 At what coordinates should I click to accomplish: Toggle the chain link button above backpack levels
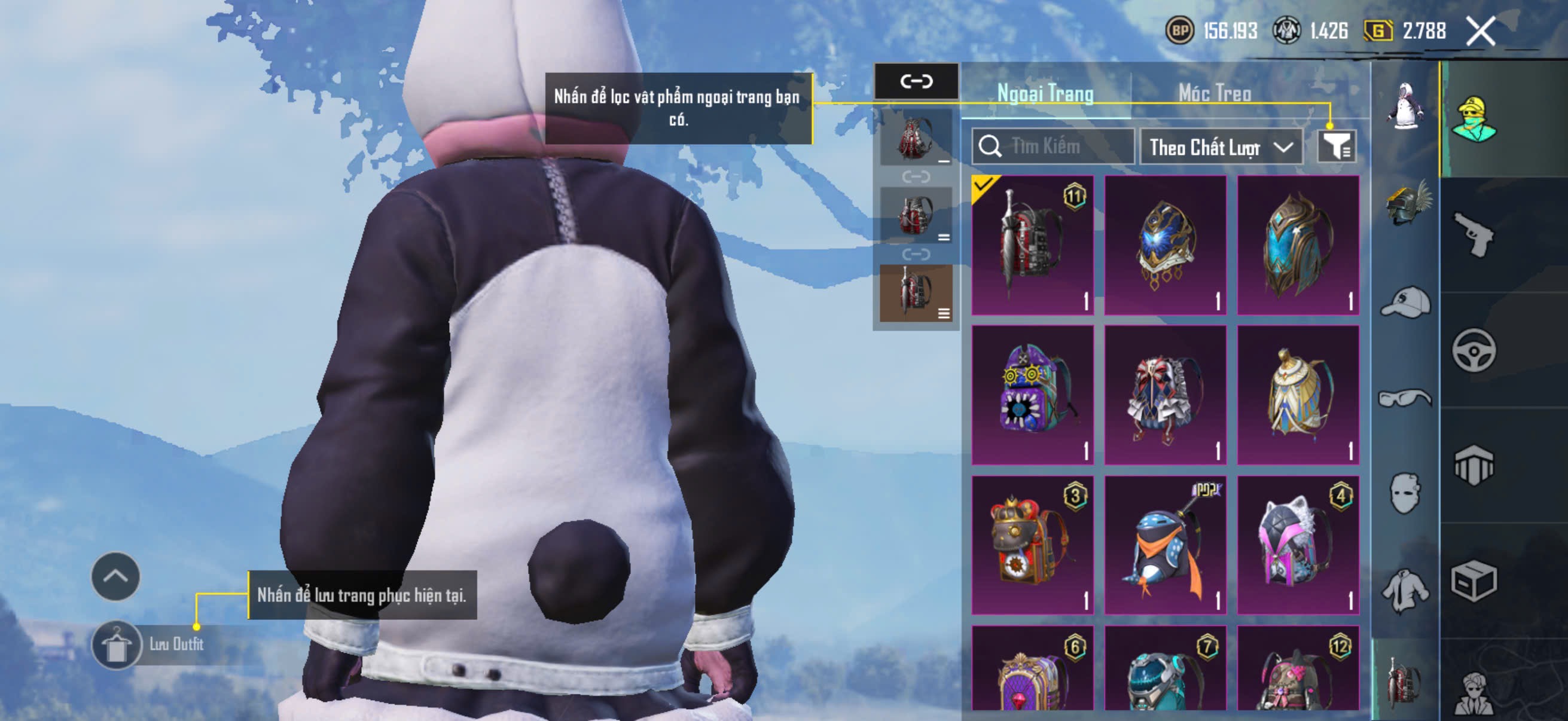coord(916,81)
